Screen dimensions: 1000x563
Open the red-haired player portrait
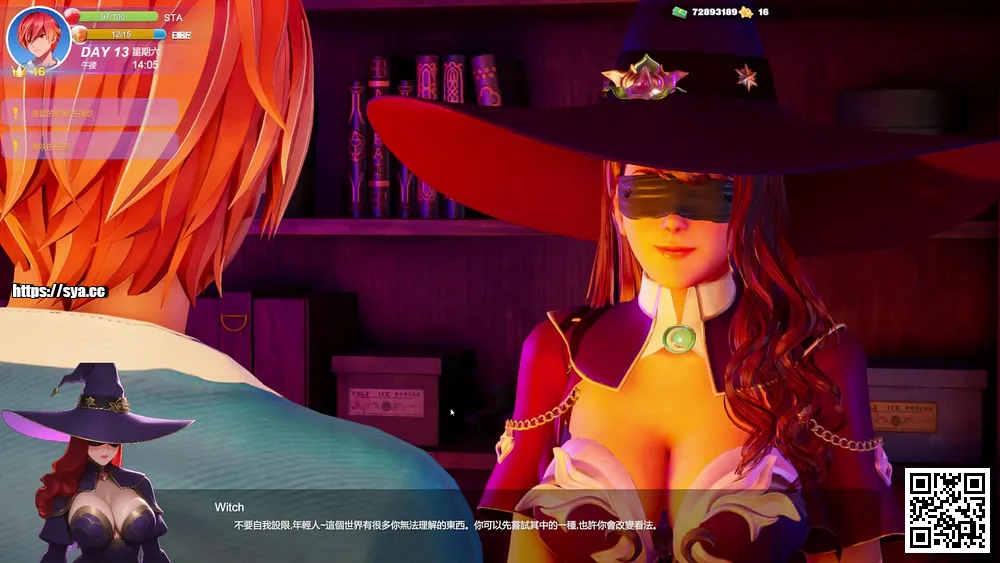pos(38,38)
